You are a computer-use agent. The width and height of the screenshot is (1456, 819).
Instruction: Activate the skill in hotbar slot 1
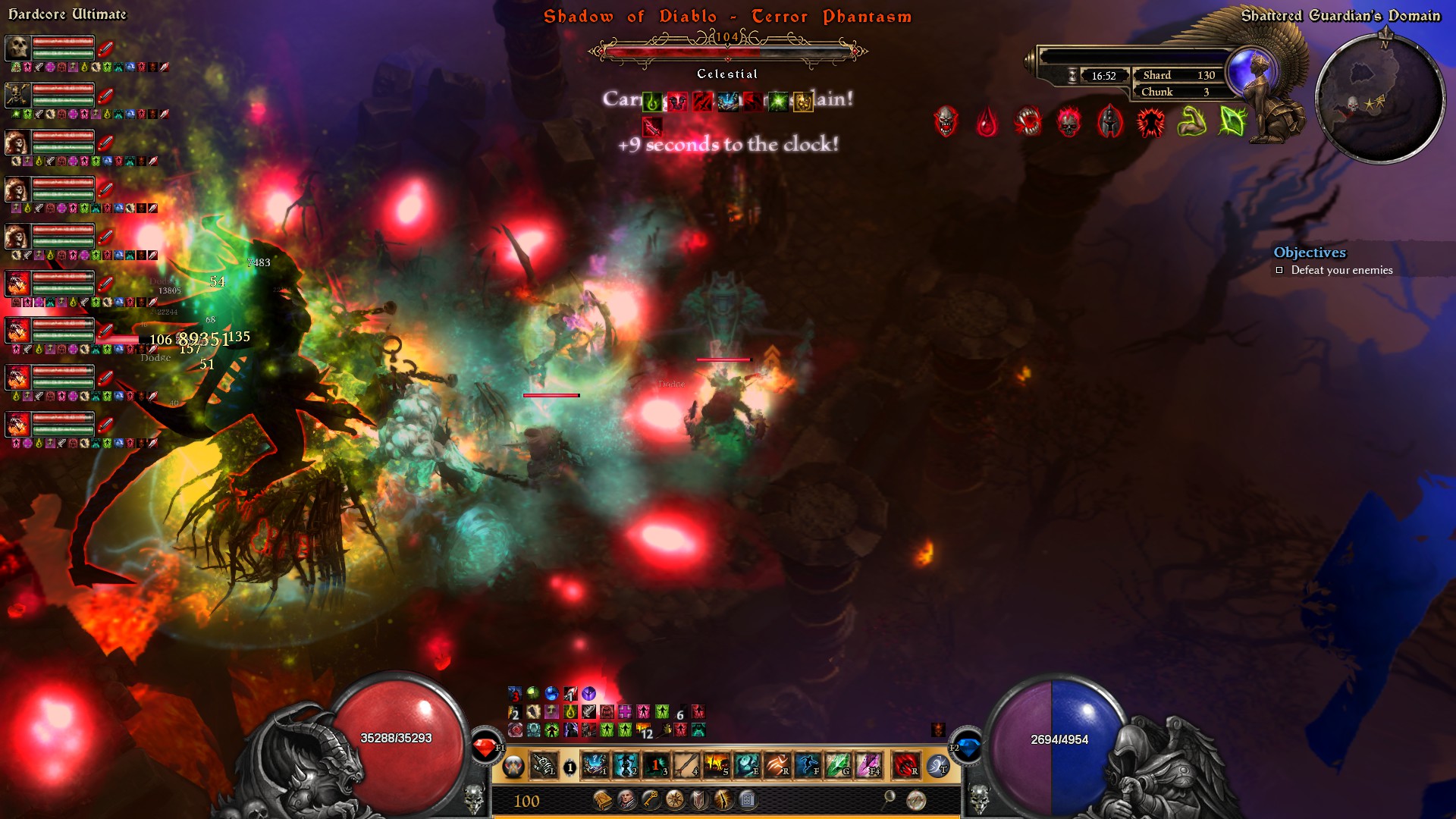coord(595,765)
